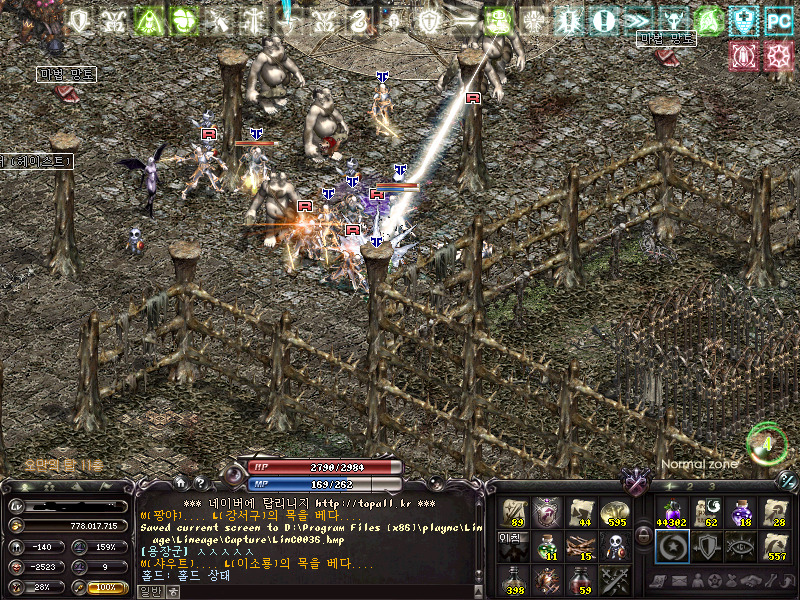This screenshot has width=800, height=600.
Task: Select the skull skeleton doll item slot
Action: 617,546
